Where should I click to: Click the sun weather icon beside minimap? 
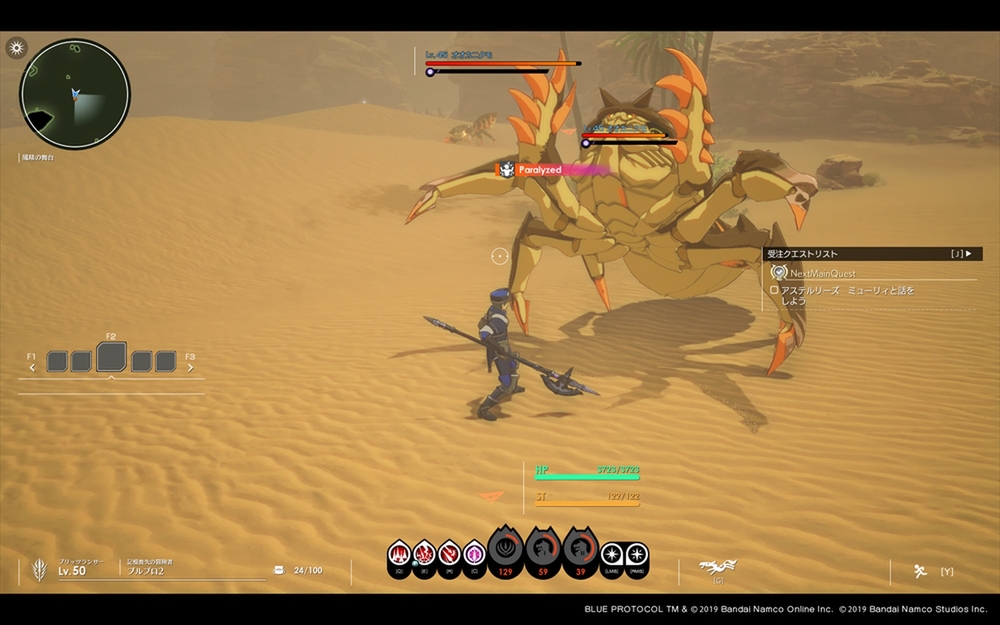click(x=16, y=48)
